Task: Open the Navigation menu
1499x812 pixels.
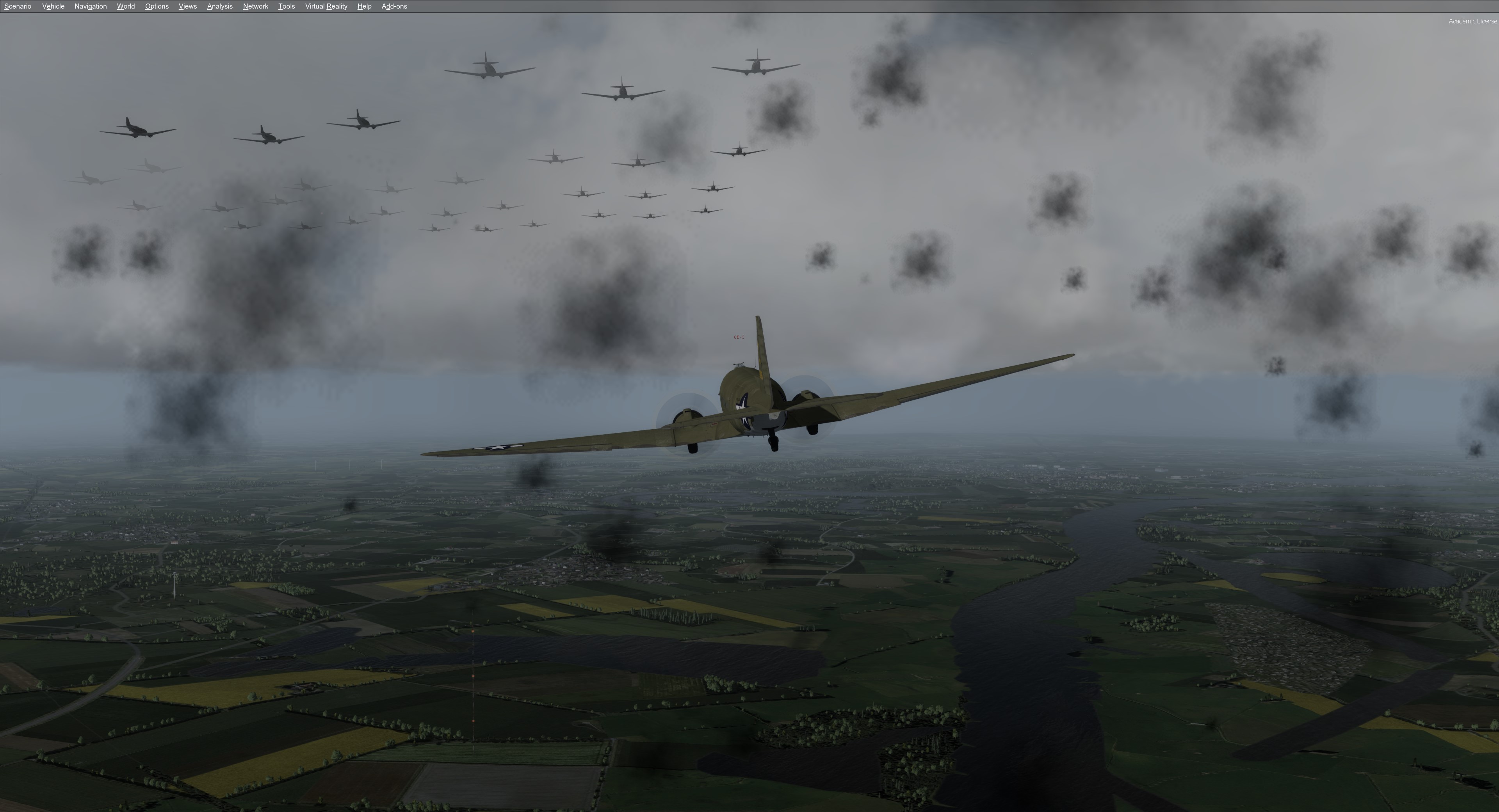Action: point(90,6)
